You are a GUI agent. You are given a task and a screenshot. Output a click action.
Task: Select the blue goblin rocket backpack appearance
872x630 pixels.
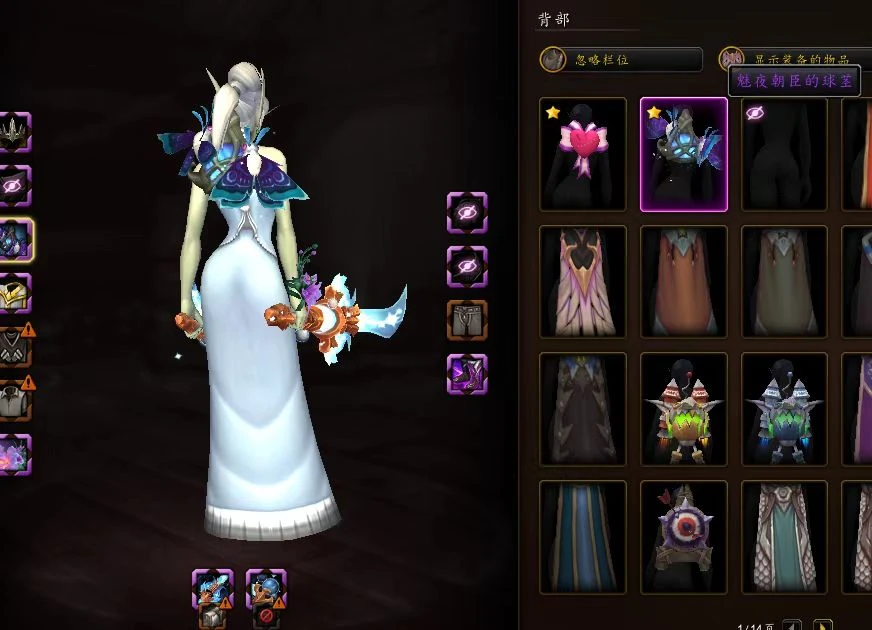[785, 409]
